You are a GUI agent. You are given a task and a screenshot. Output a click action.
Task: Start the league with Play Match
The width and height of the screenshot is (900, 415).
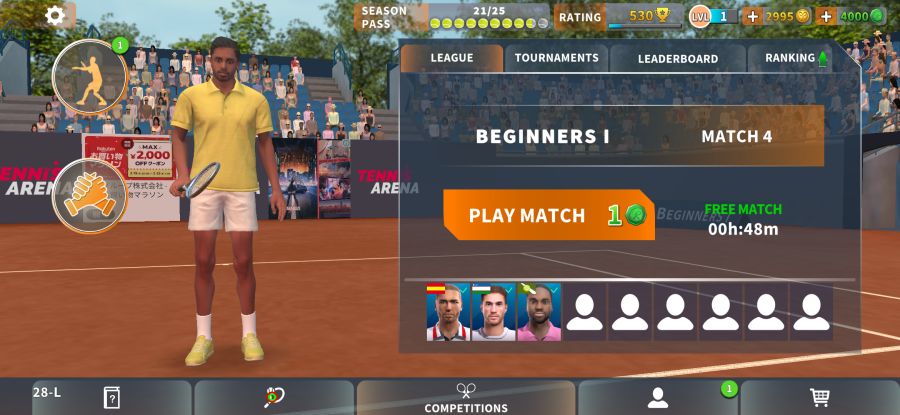(549, 215)
